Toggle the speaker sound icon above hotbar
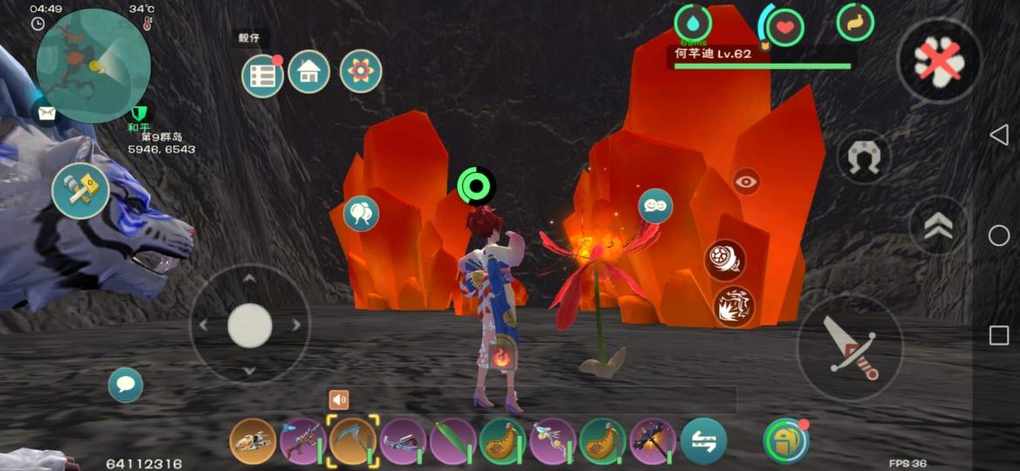 tap(339, 400)
